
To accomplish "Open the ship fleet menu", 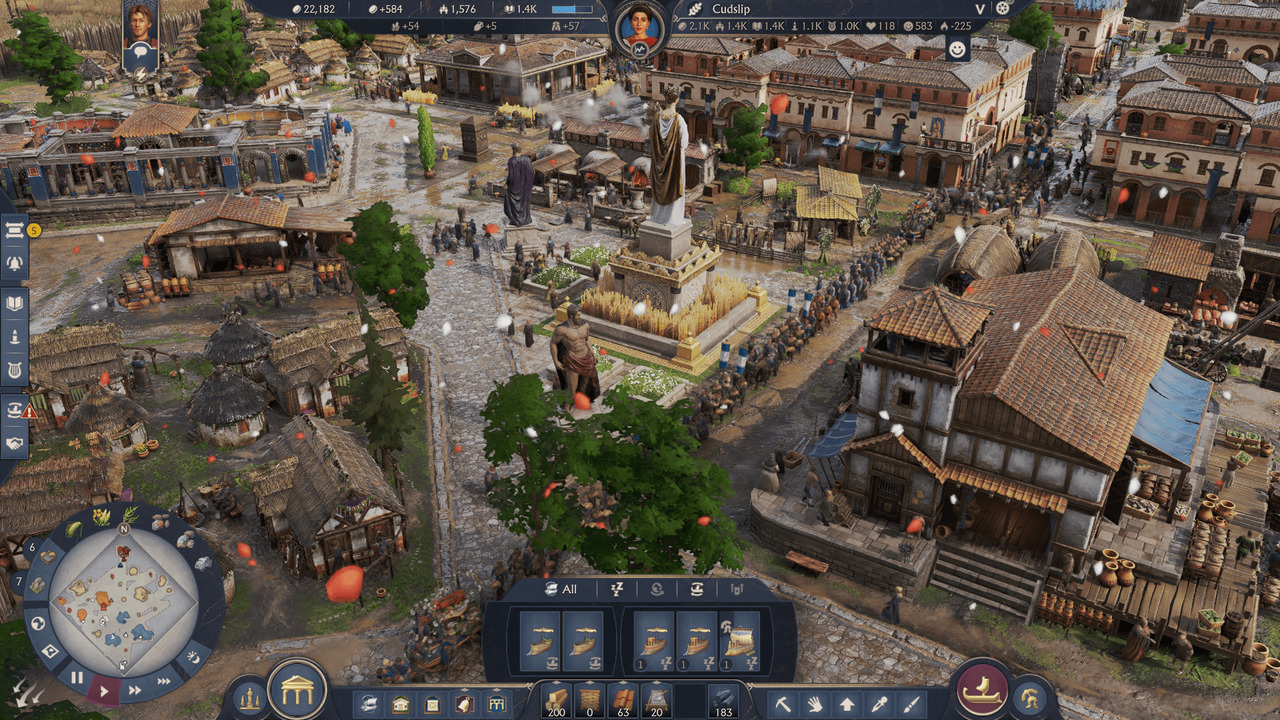I will tap(982, 689).
